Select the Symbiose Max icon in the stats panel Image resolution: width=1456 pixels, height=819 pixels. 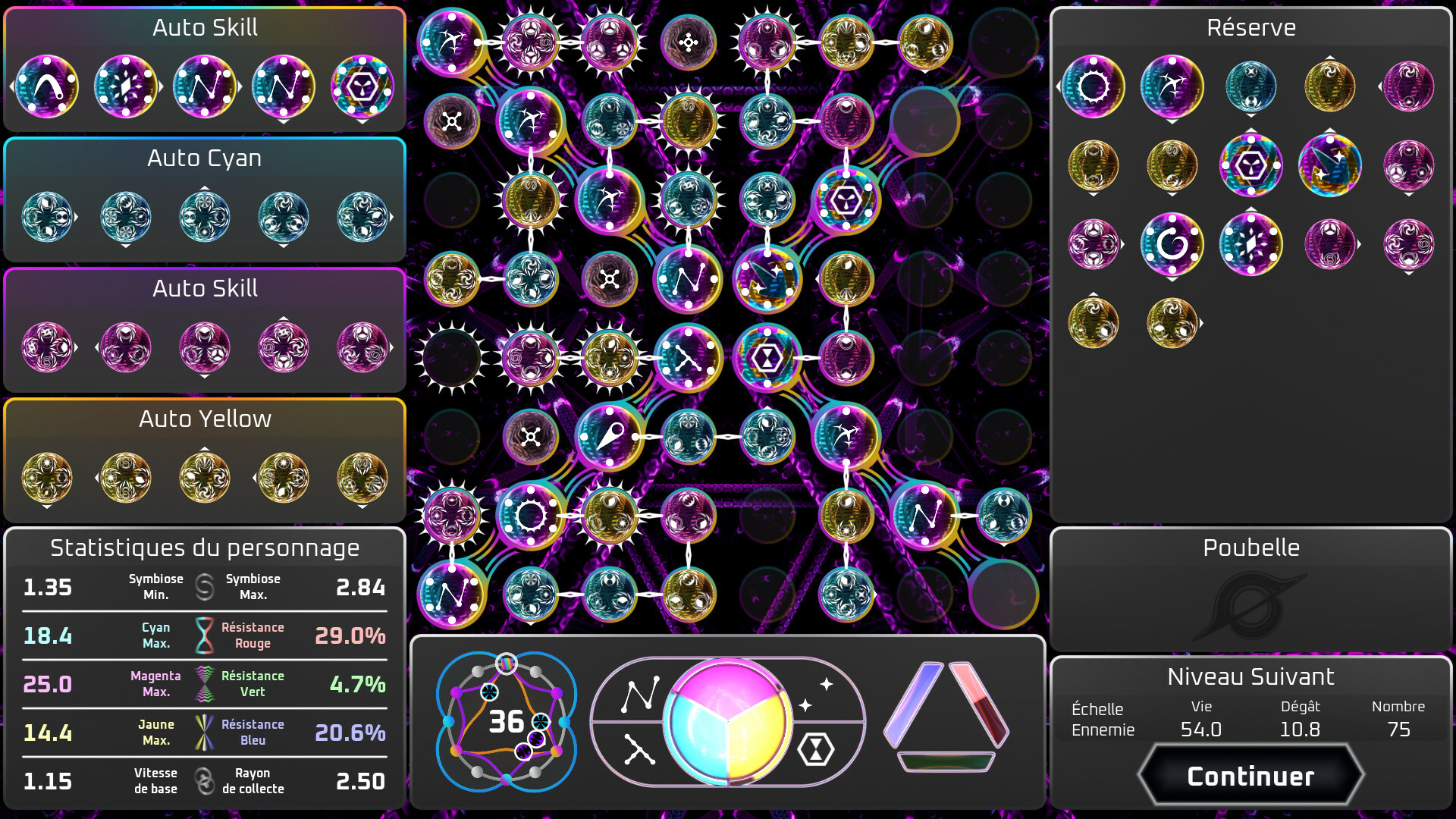(205, 588)
